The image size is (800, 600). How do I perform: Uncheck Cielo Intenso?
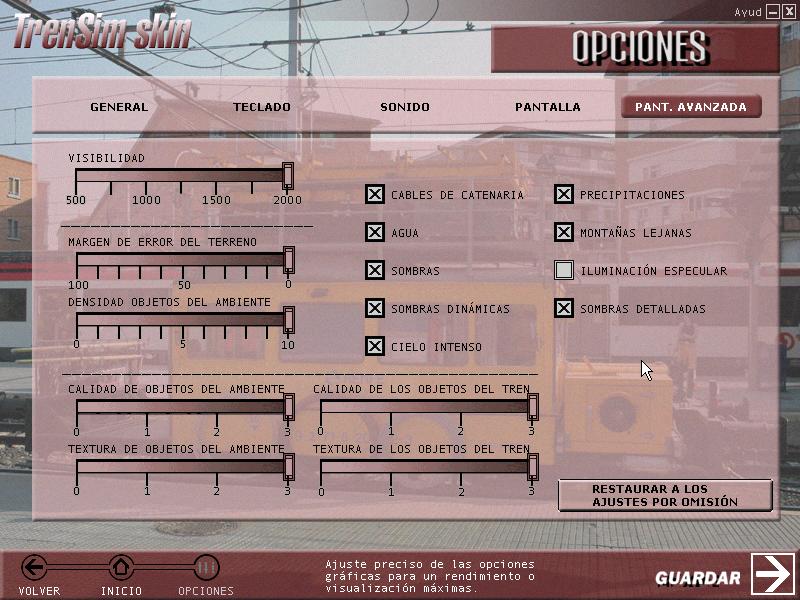pos(374,347)
